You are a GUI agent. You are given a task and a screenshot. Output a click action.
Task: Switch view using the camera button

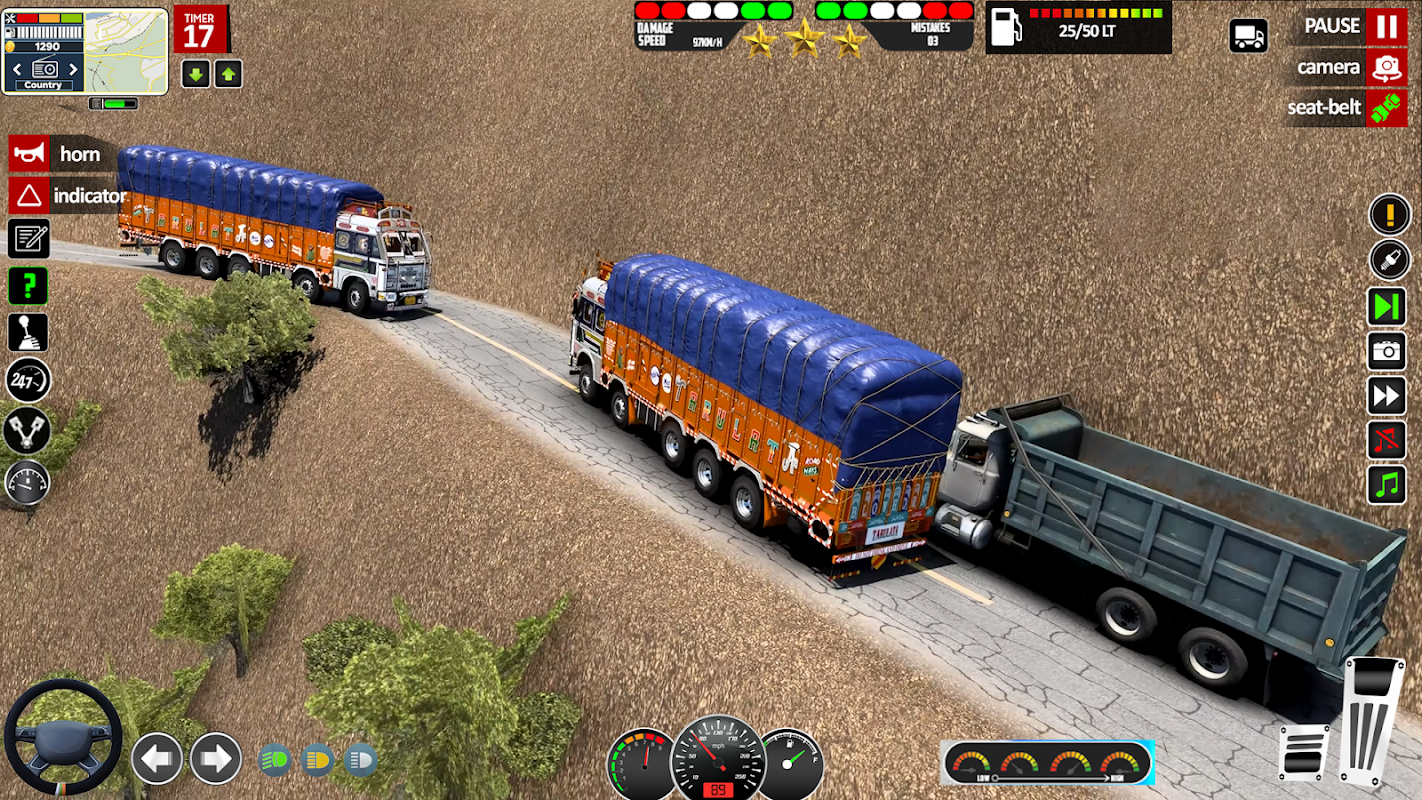(x=1386, y=67)
